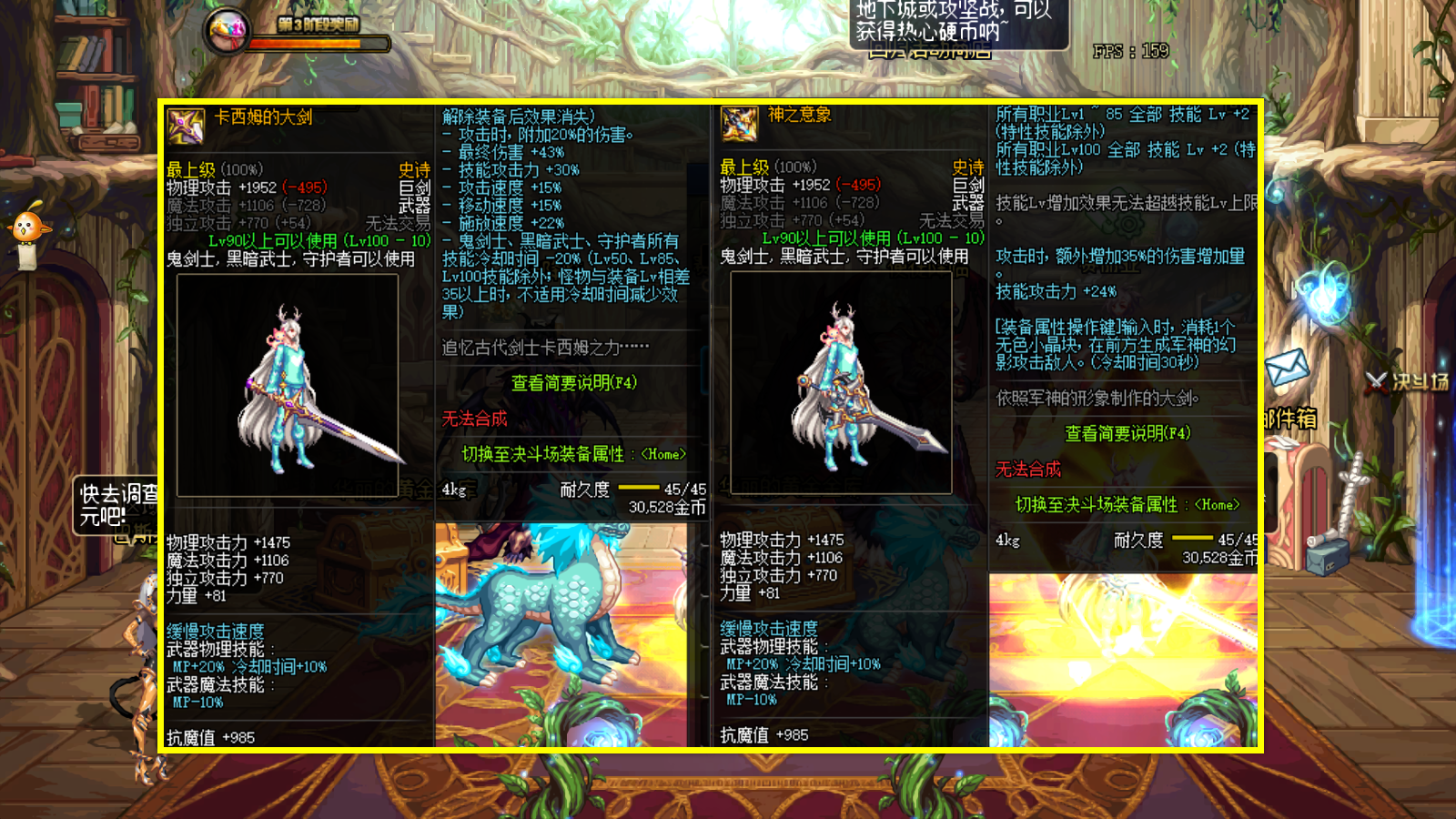Screen dimensions: 1456x819
Task: Toggle 切换至决斗场装备属性 on 神之意象
Action: tap(1127, 504)
